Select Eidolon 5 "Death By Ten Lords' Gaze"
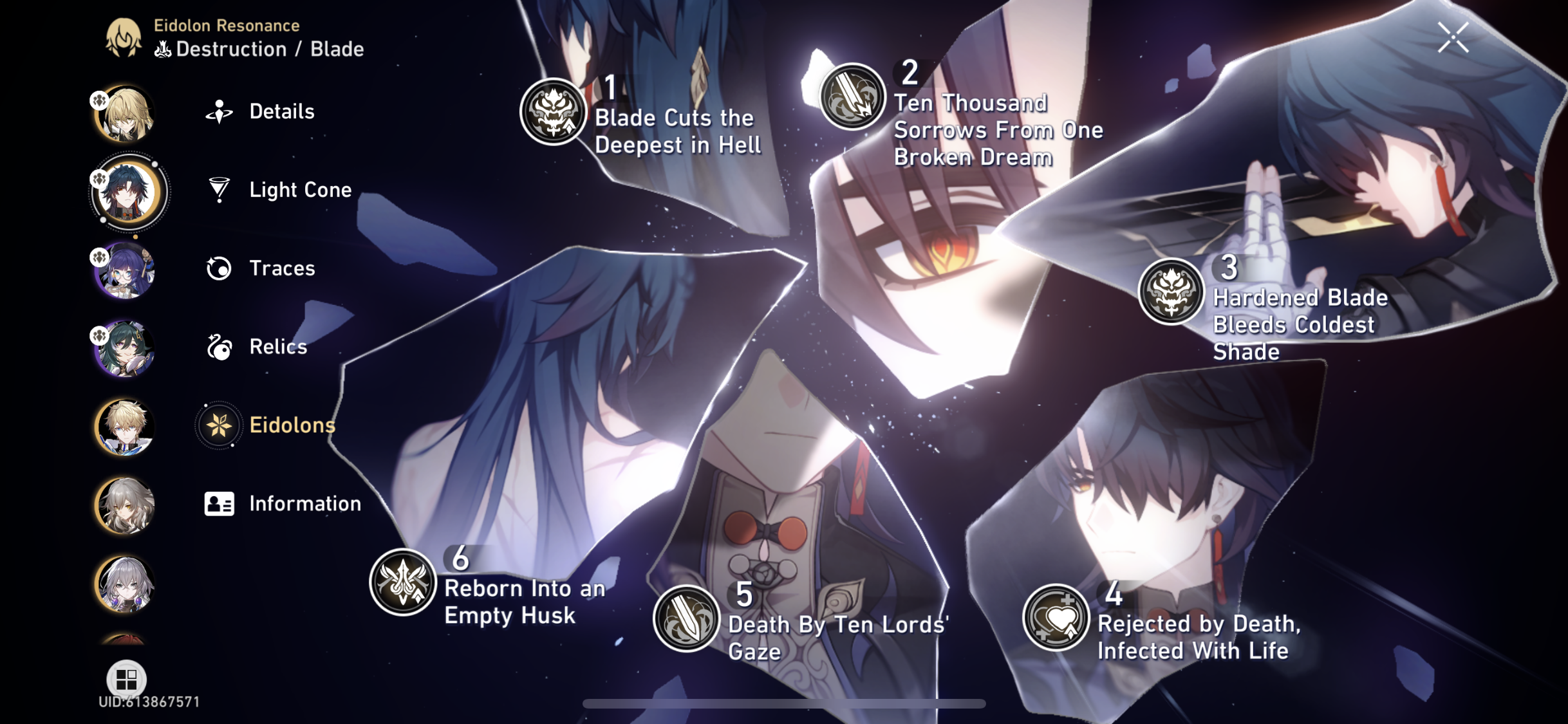The width and height of the screenshot is (1568, 724). pos(686,619)
